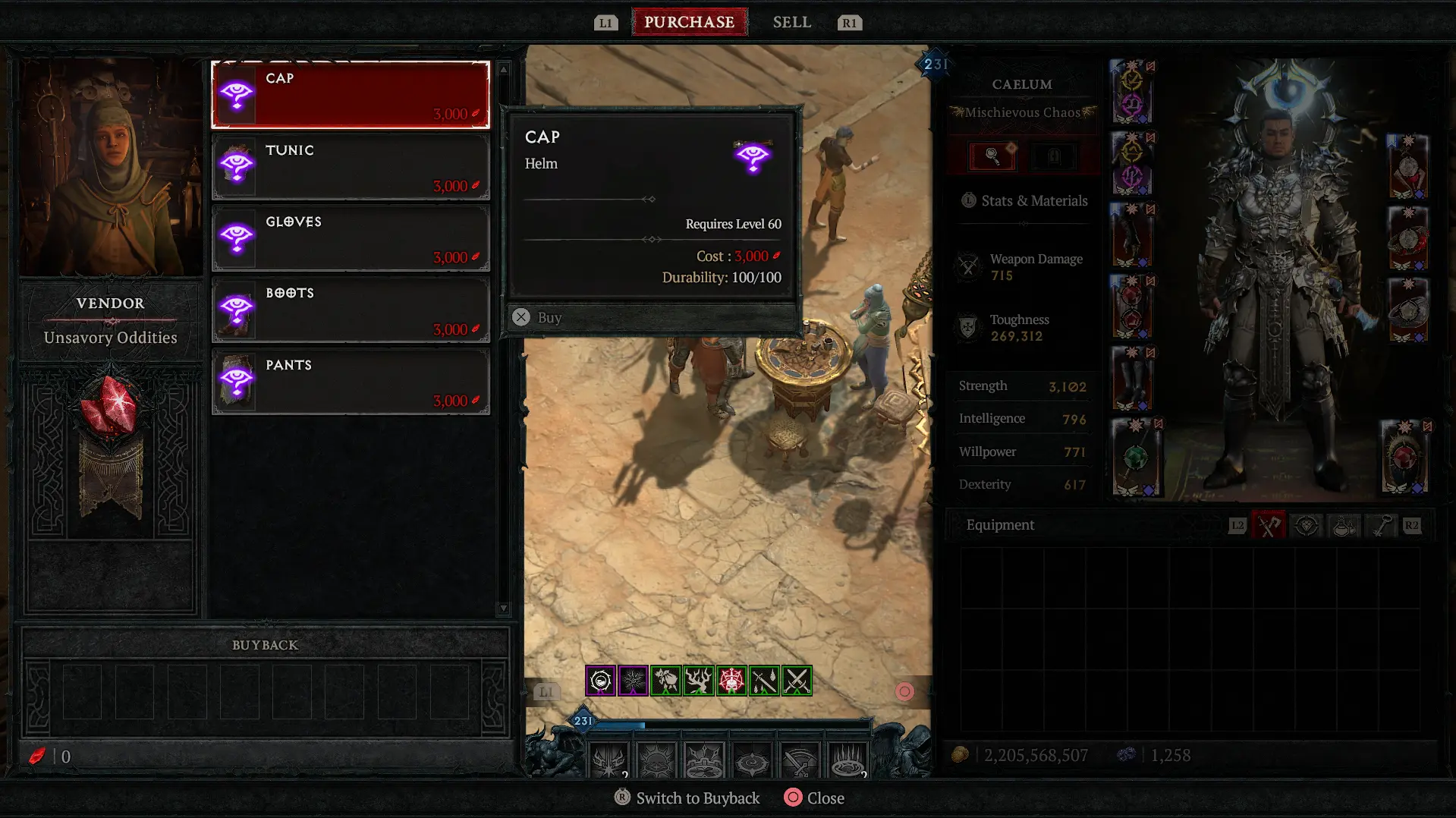Image resolution: width=1456 pixels, height=818 pixels.
Task: Switch to Buyback panel
Action: [687, 798]
